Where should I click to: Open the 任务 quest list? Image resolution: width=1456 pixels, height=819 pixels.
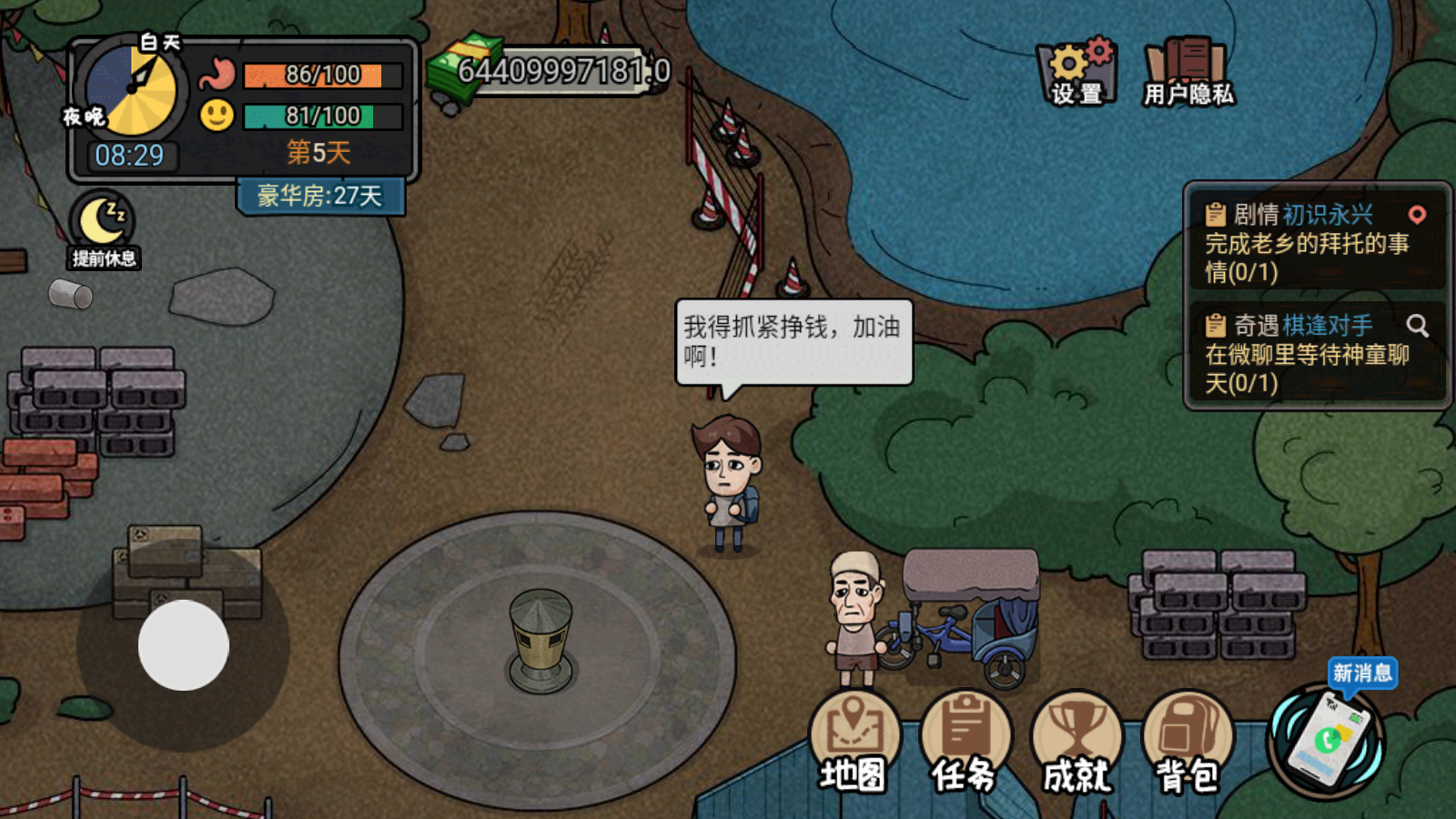point(965,728)
